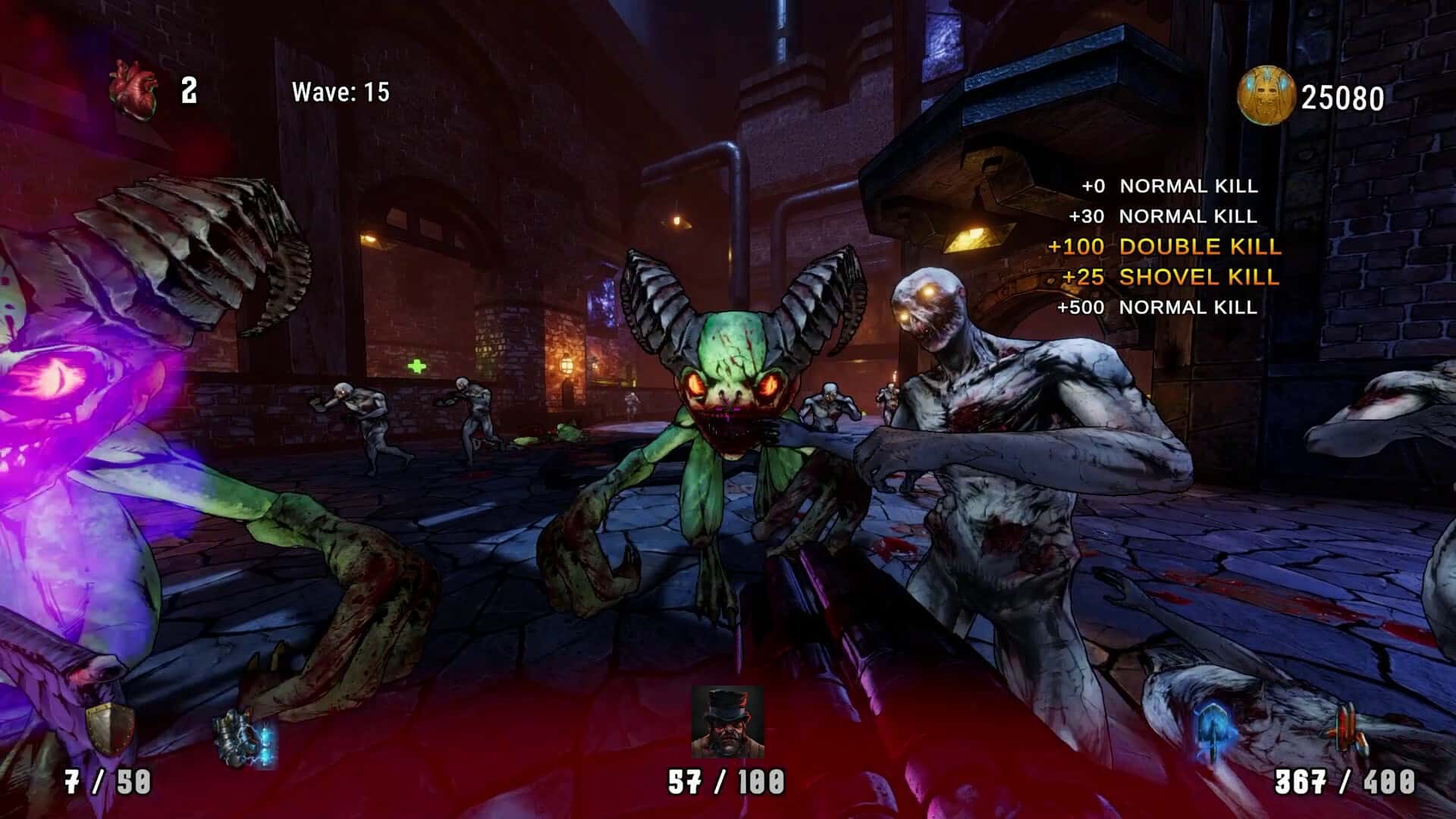Click the lives count number 2
Screen dimensions: 1456x819
187,93
